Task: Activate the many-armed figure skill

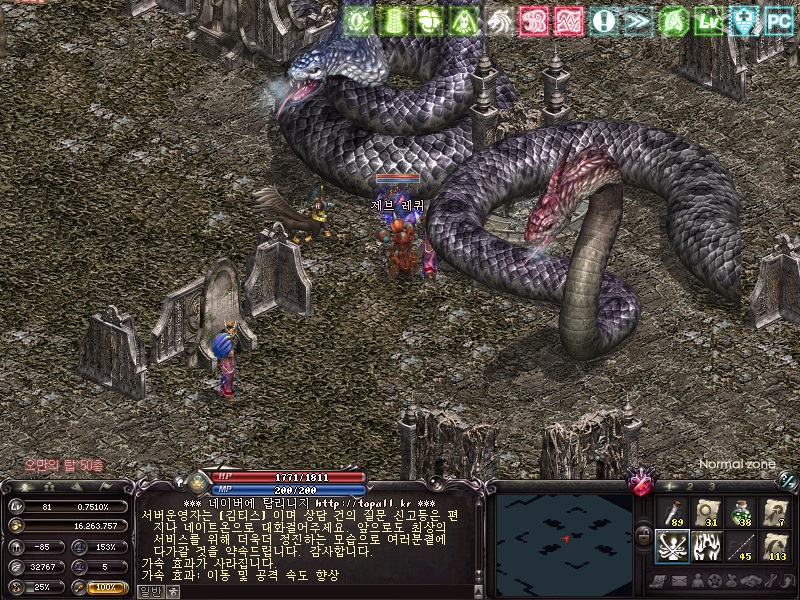Action: [673, 547]
